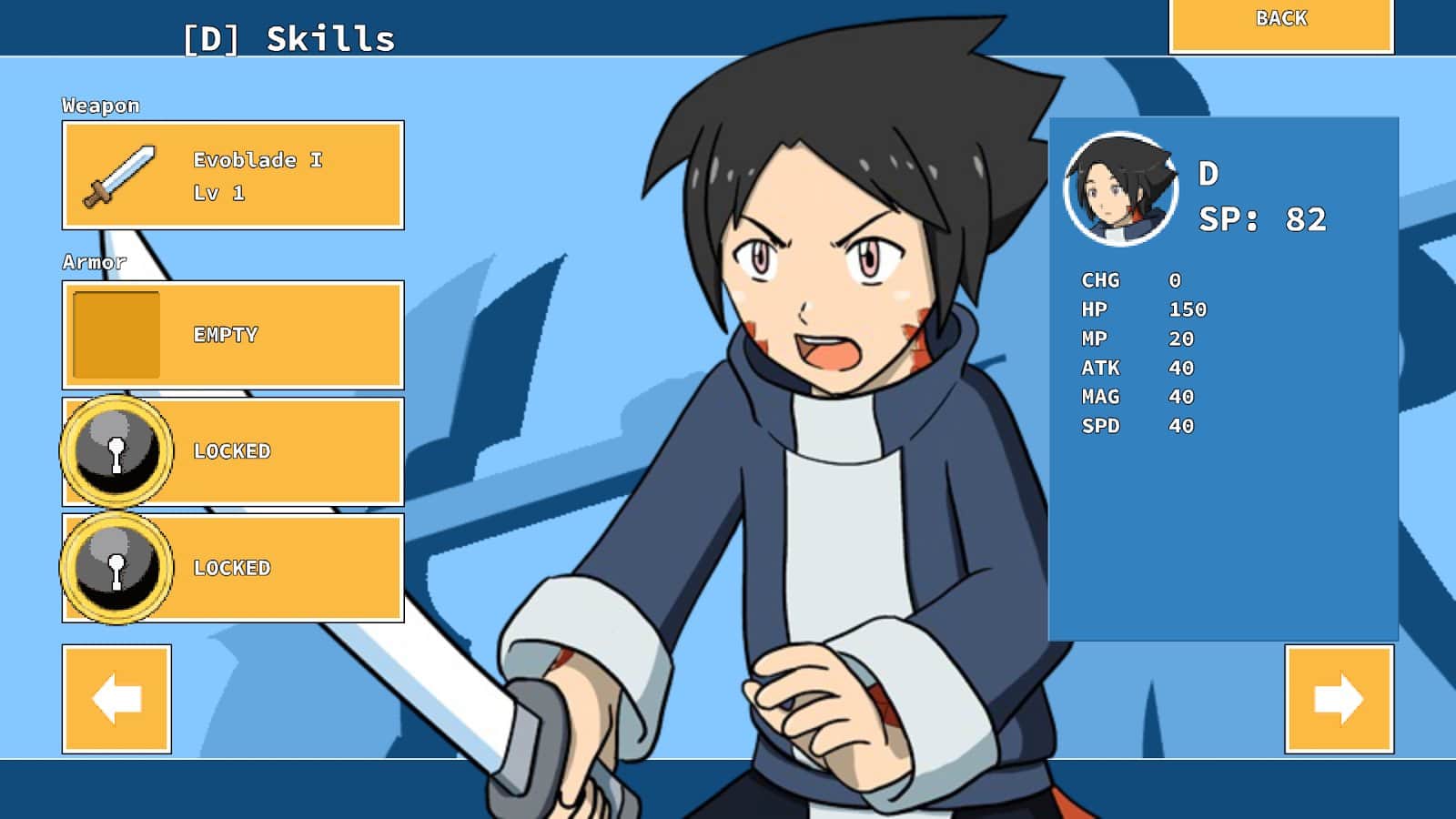Go to next page with right arrow
This screenshot has height=819, width=1456.
(x=1339, y=699)
